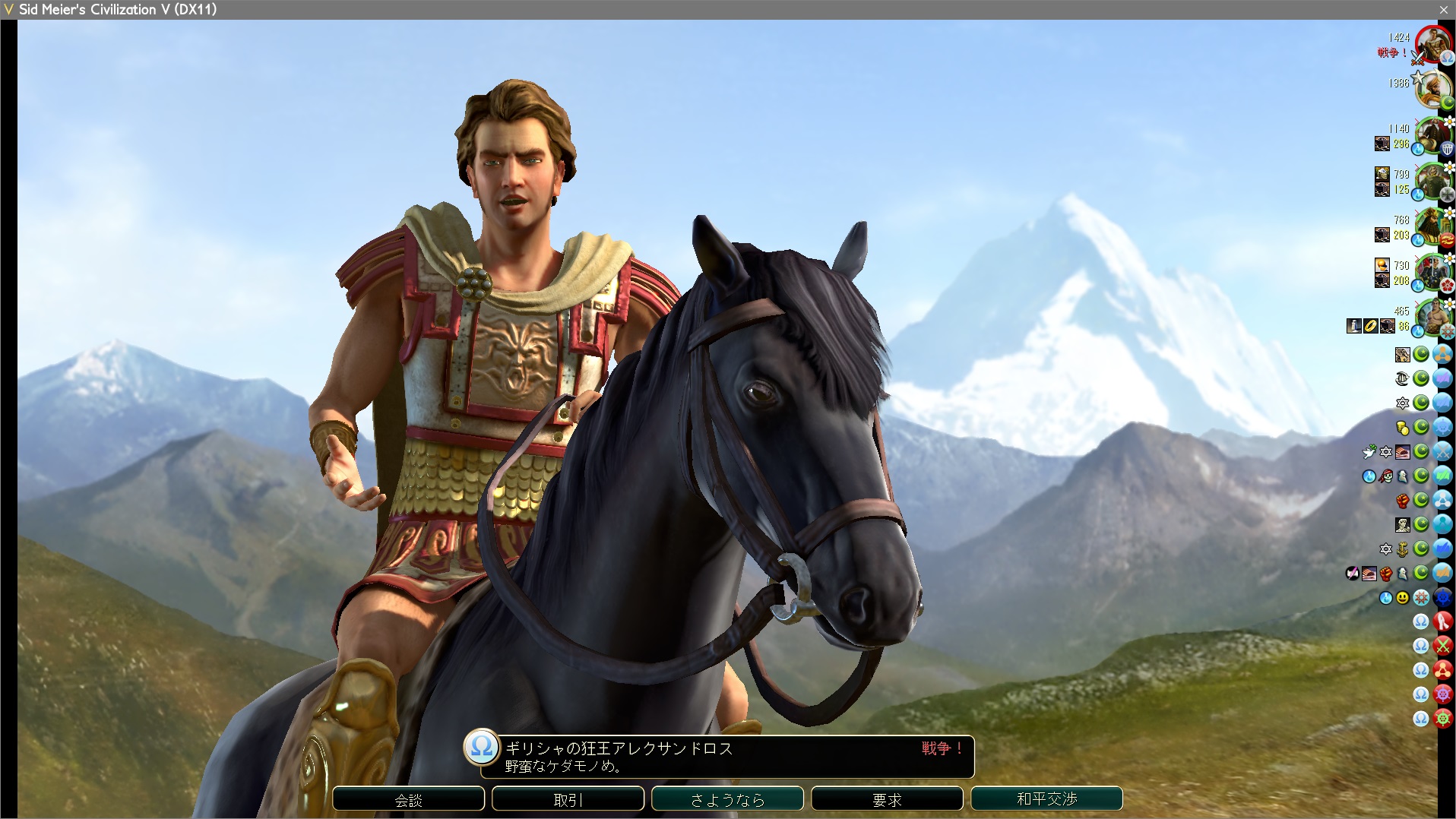Click the Siamese leader Ramkhamhaeng portrait
This screenshot has height=819, width=1456.
(1433, 318)
